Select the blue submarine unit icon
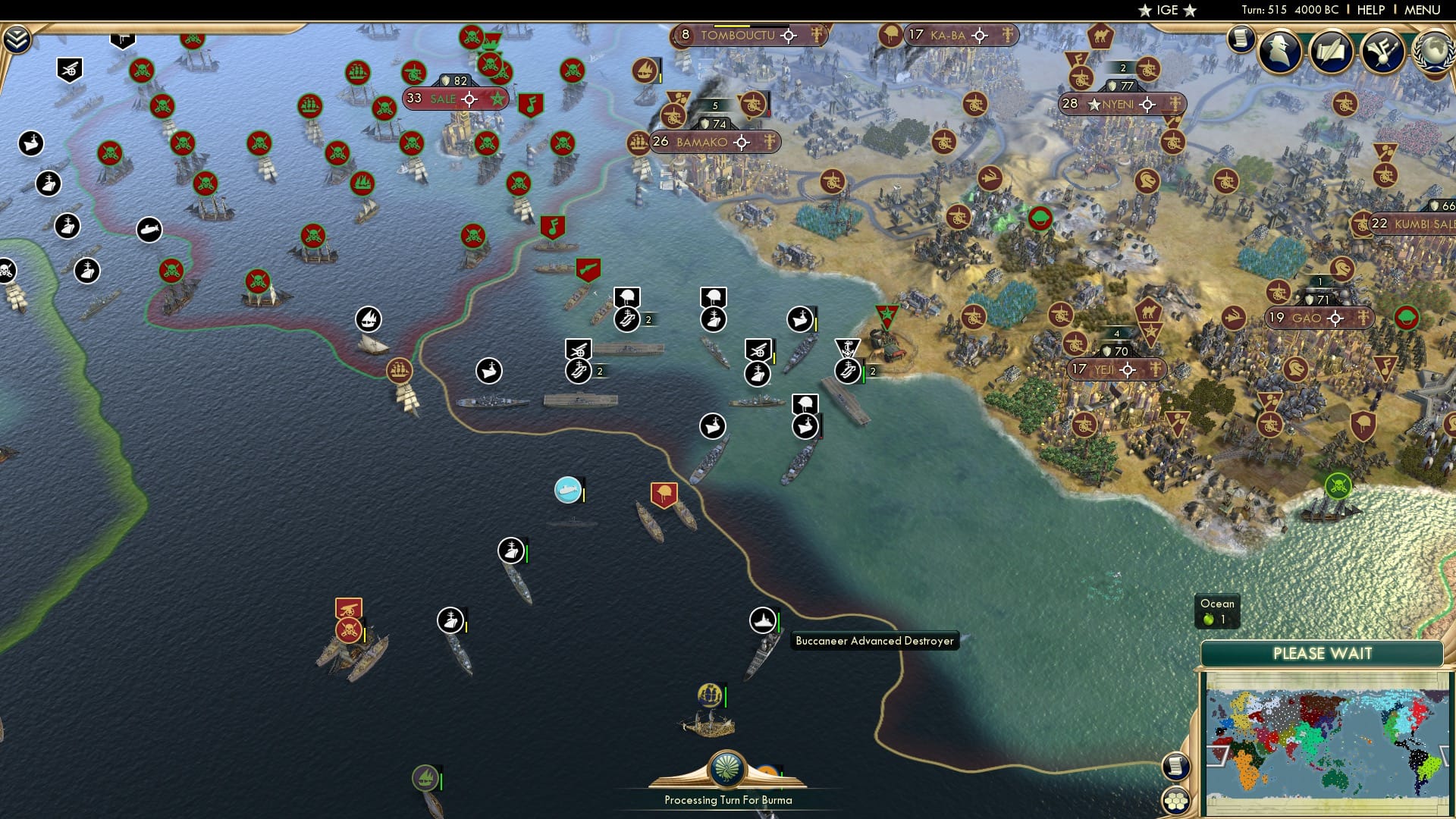Viewport: 1456px width, 819px height. [566, 491]
